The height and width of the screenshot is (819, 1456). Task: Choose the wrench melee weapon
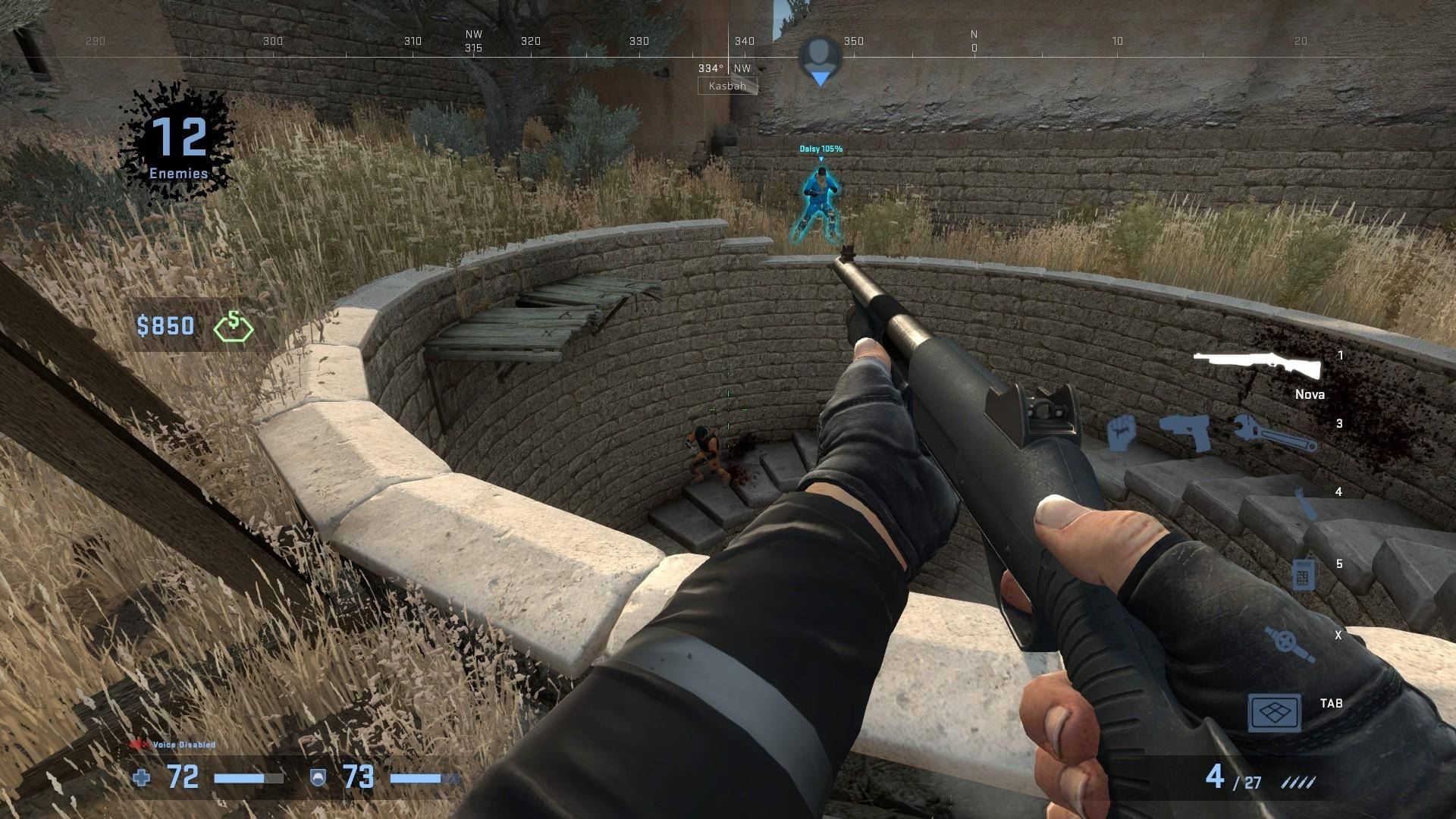pos(1272,434)
